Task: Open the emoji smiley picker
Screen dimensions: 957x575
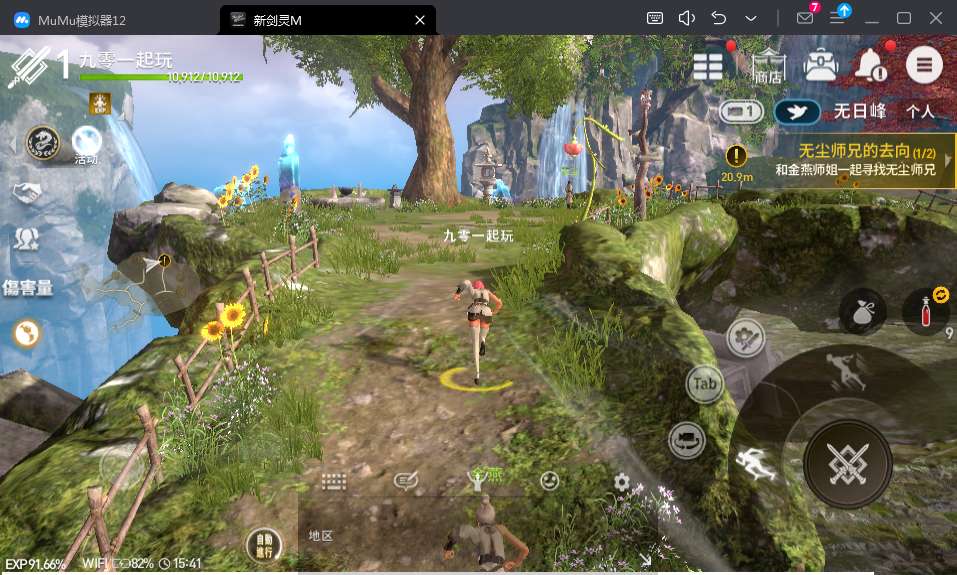Action: coord(549,481)
